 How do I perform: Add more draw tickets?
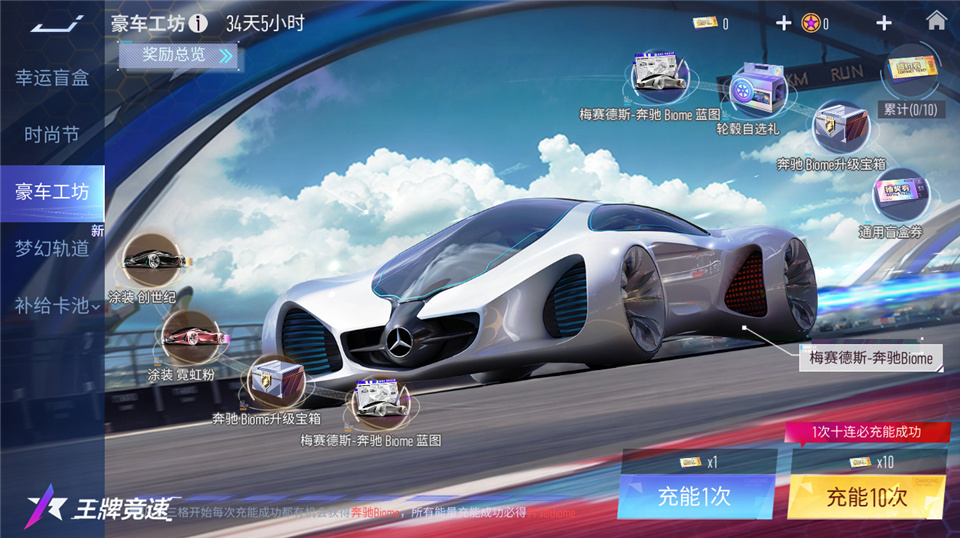coord(783,23)
